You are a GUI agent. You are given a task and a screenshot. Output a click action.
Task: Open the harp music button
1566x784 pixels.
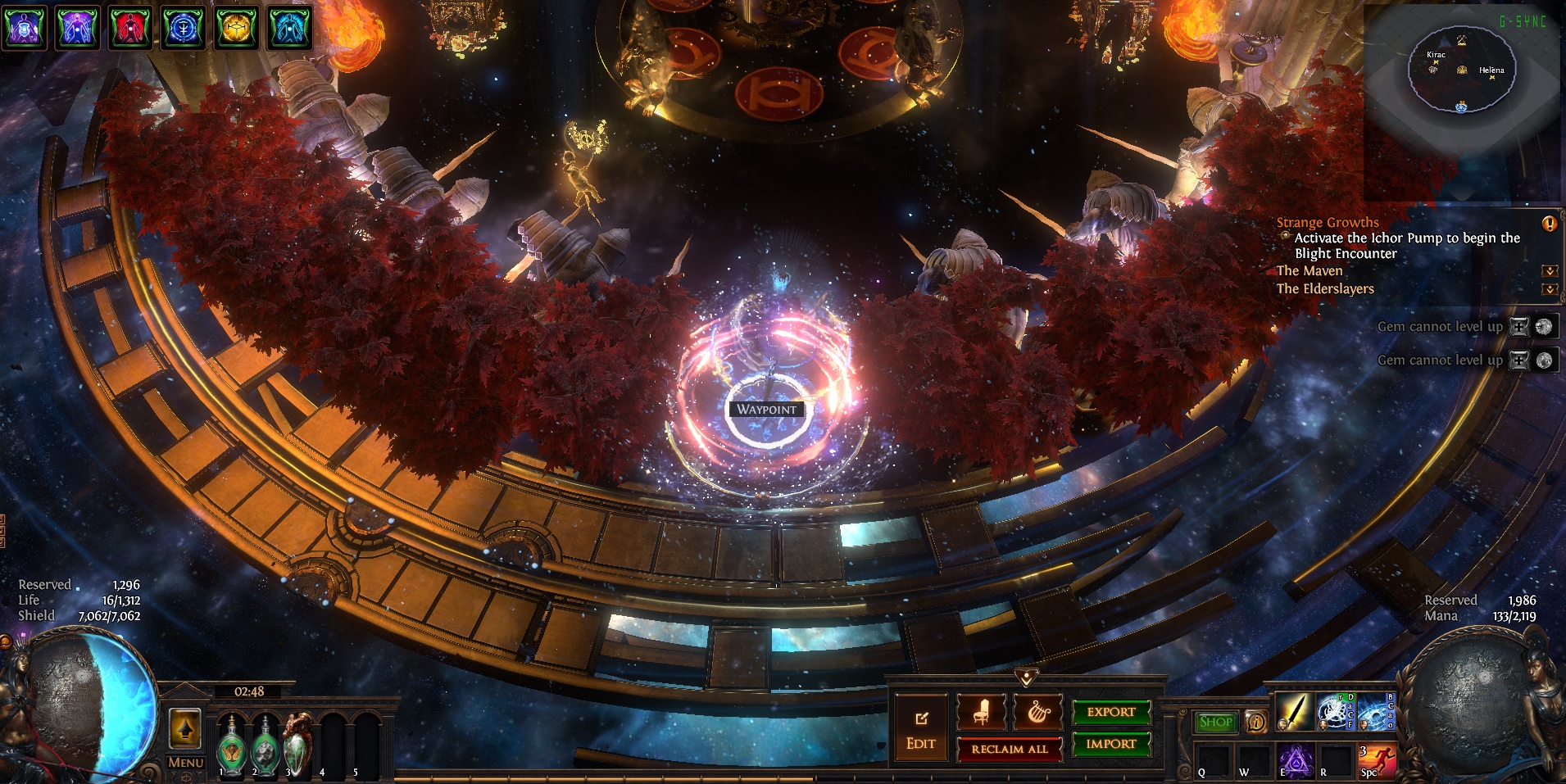pos(1037,713)
